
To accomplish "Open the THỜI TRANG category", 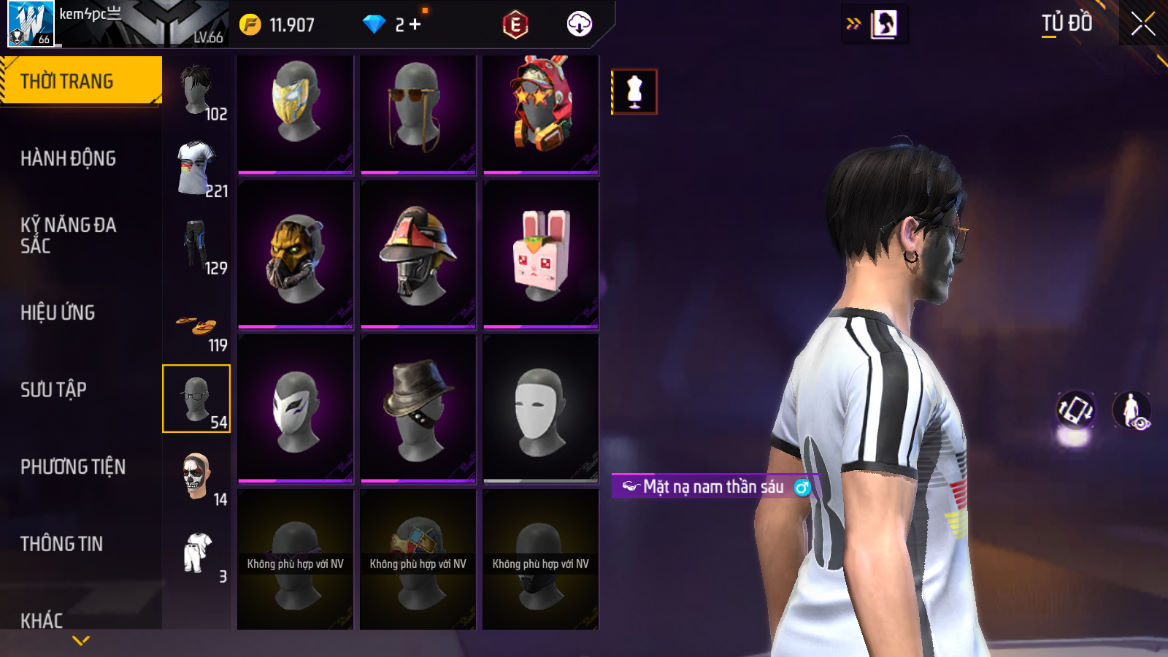I will pyautogui.click(x=68, y=82).
